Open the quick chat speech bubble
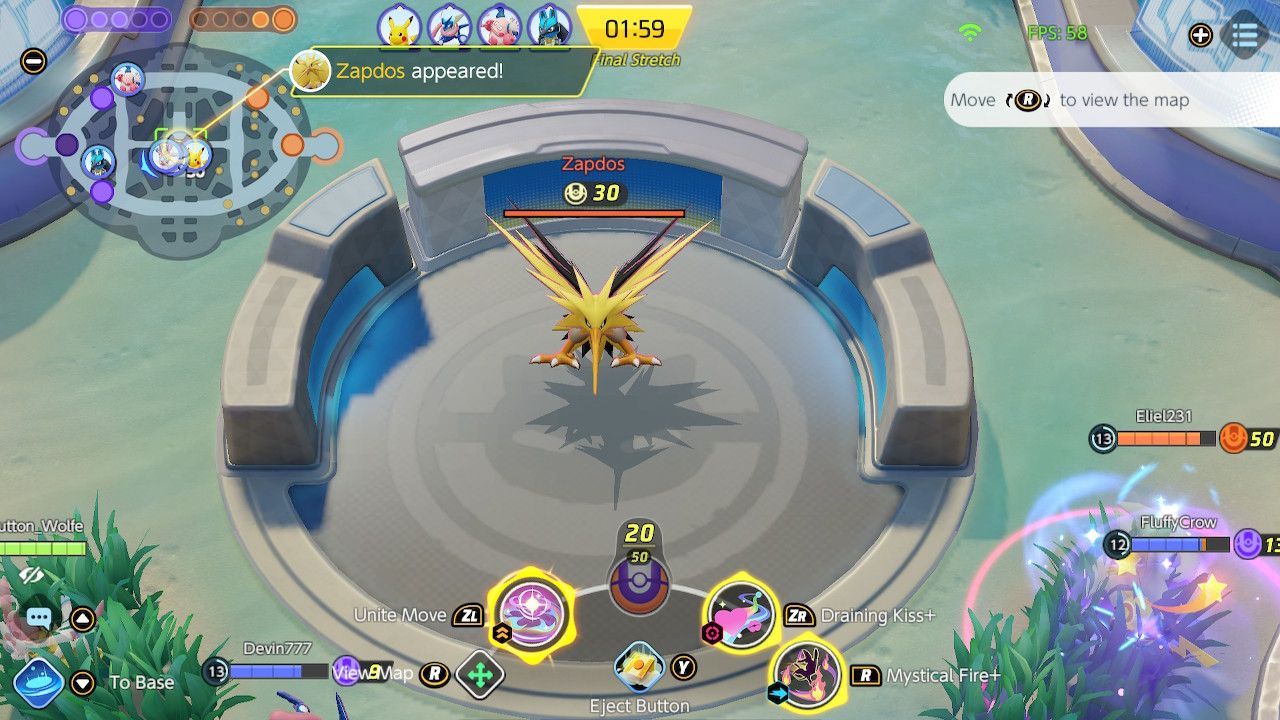This screenshot has width=1280, height=720. tap(39, 618)
